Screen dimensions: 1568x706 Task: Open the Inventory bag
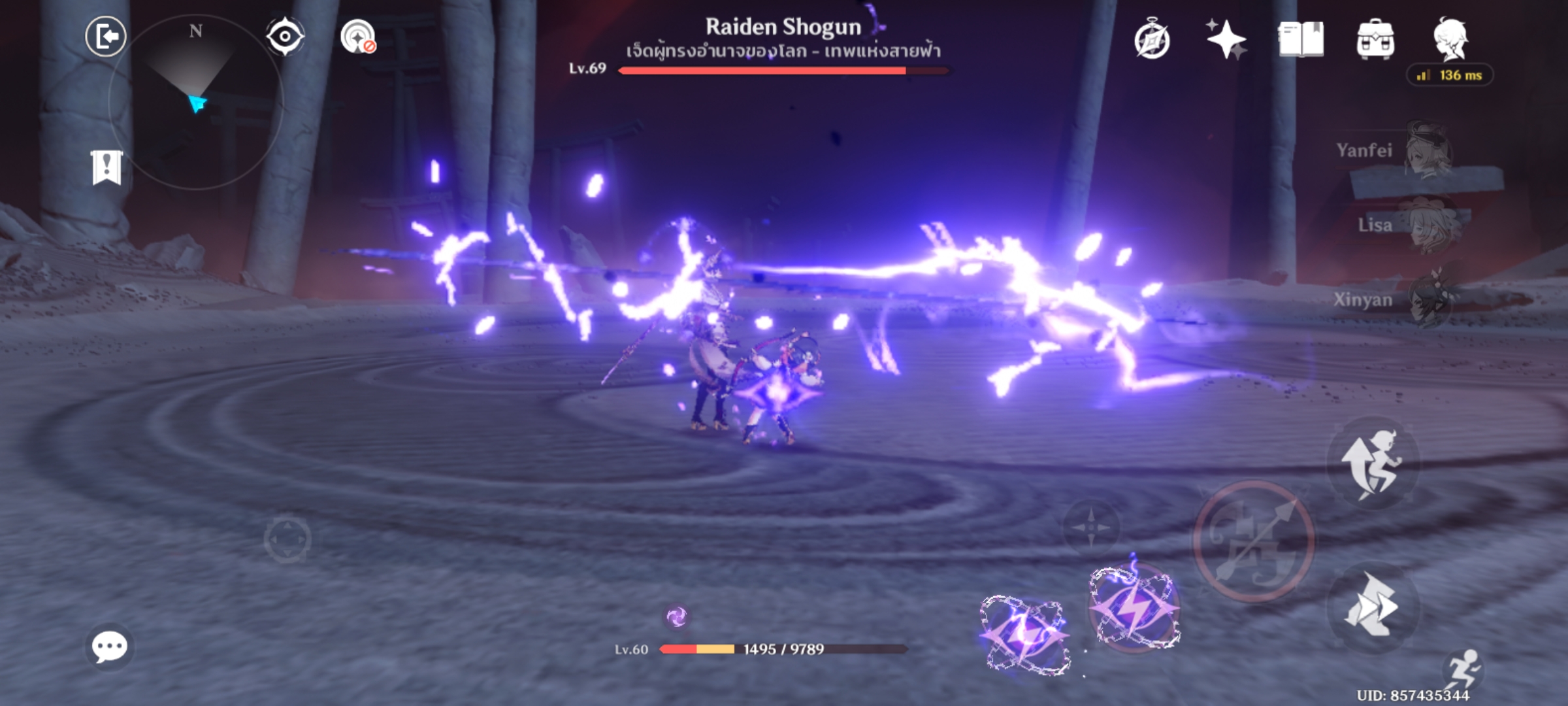1377,41
